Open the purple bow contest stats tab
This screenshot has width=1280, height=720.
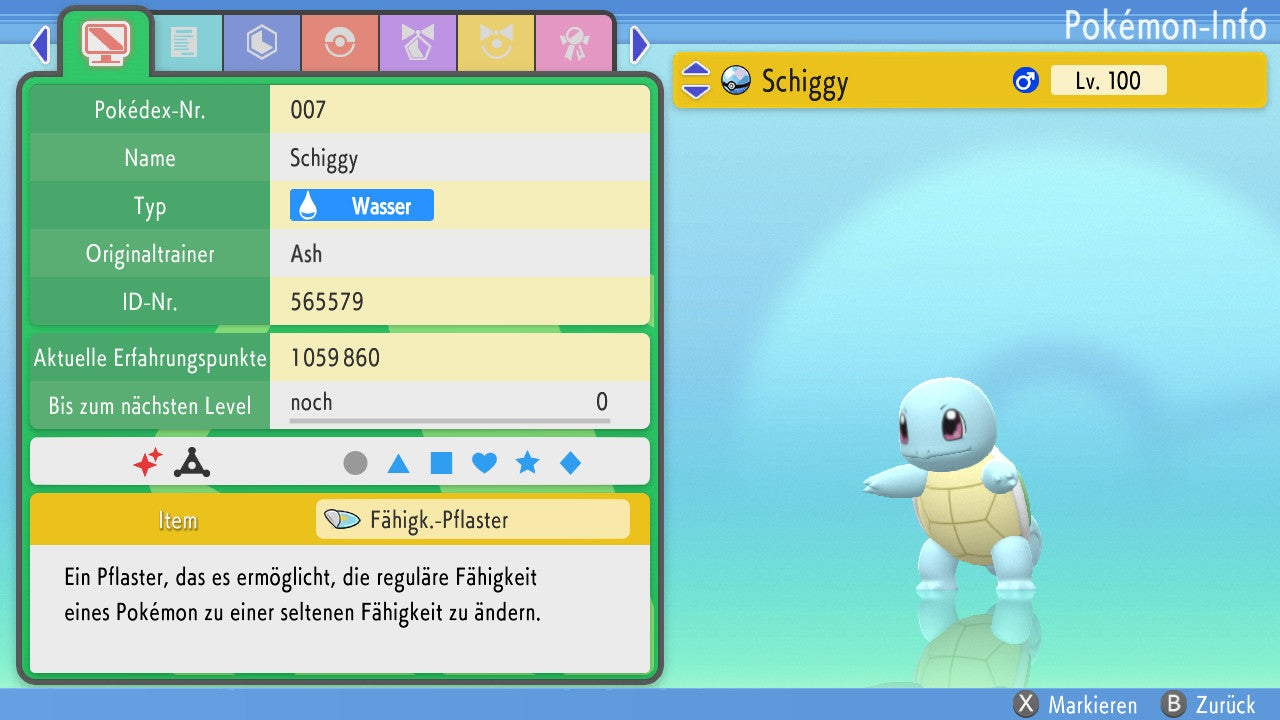click(417, 42)
